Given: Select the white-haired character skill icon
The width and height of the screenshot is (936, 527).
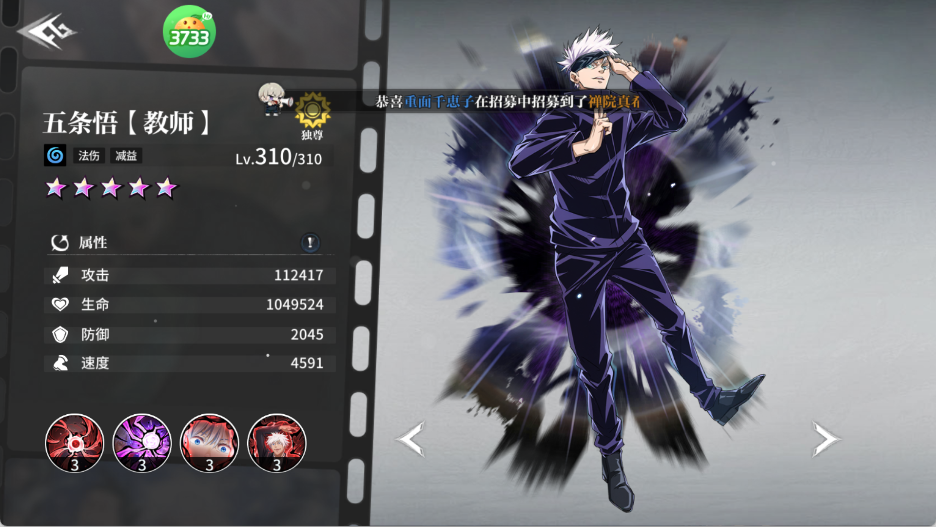Looking at the screenshot, I should pyautogui.click(x=276, y=443).
